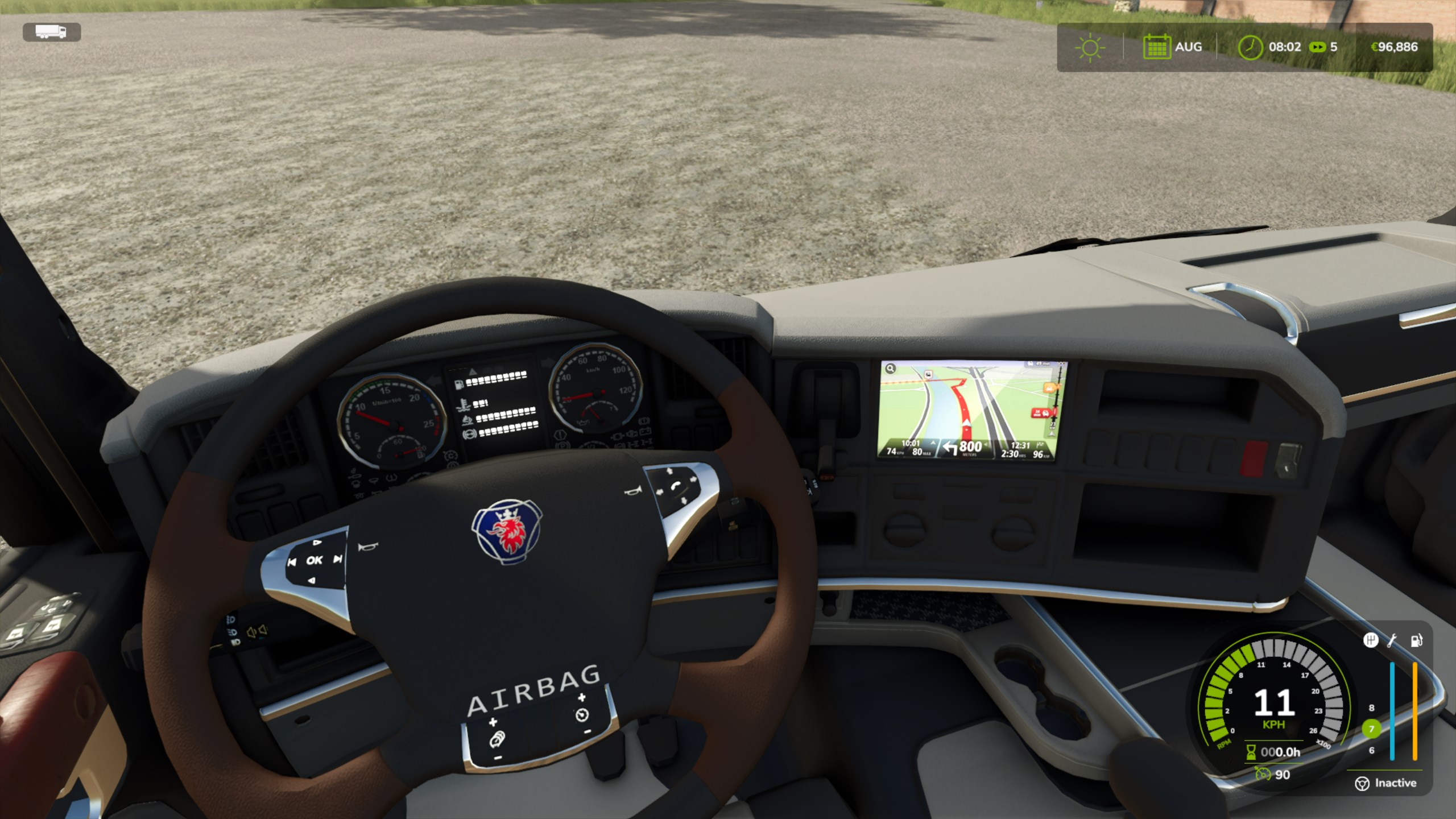
Task: Click the clock icon beside 08:02
Action: click(x=1250, y=47)
